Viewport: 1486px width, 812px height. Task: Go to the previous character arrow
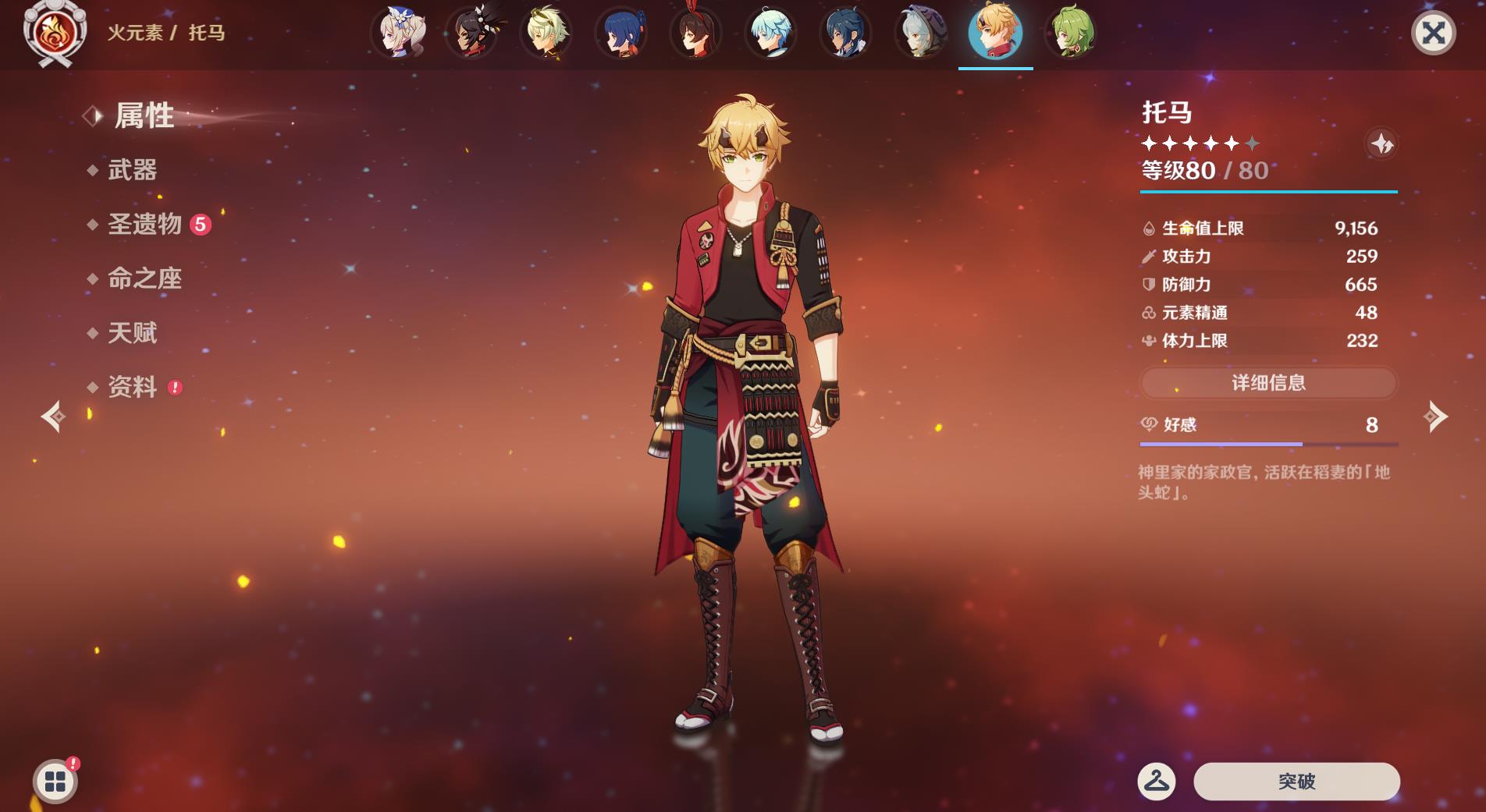tap(53, 417)
